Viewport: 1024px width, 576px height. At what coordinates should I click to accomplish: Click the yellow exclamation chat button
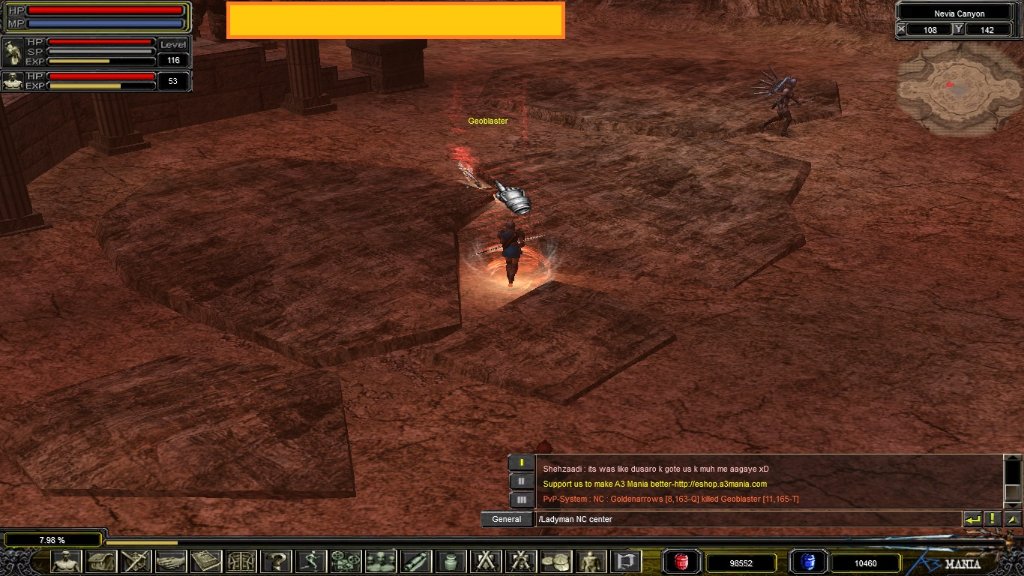(x=992, y=519)
